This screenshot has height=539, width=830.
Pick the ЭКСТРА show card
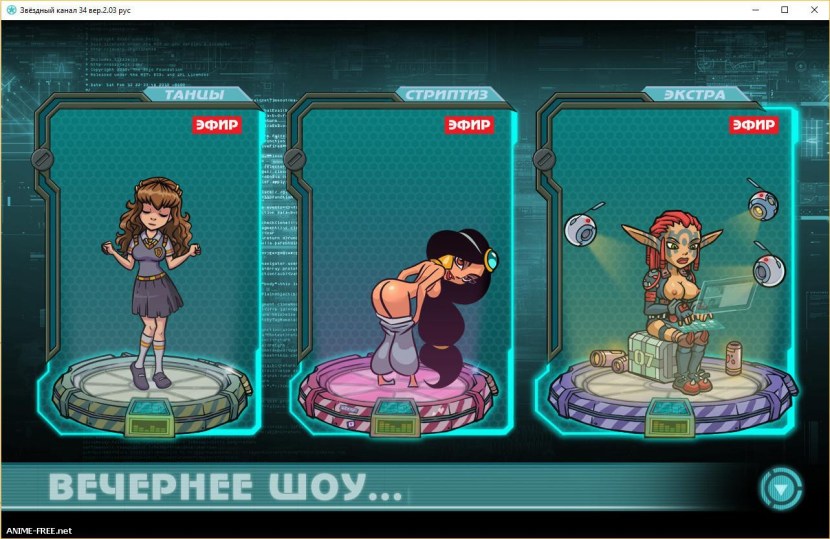pyautogui.click(x=664, y=270)
